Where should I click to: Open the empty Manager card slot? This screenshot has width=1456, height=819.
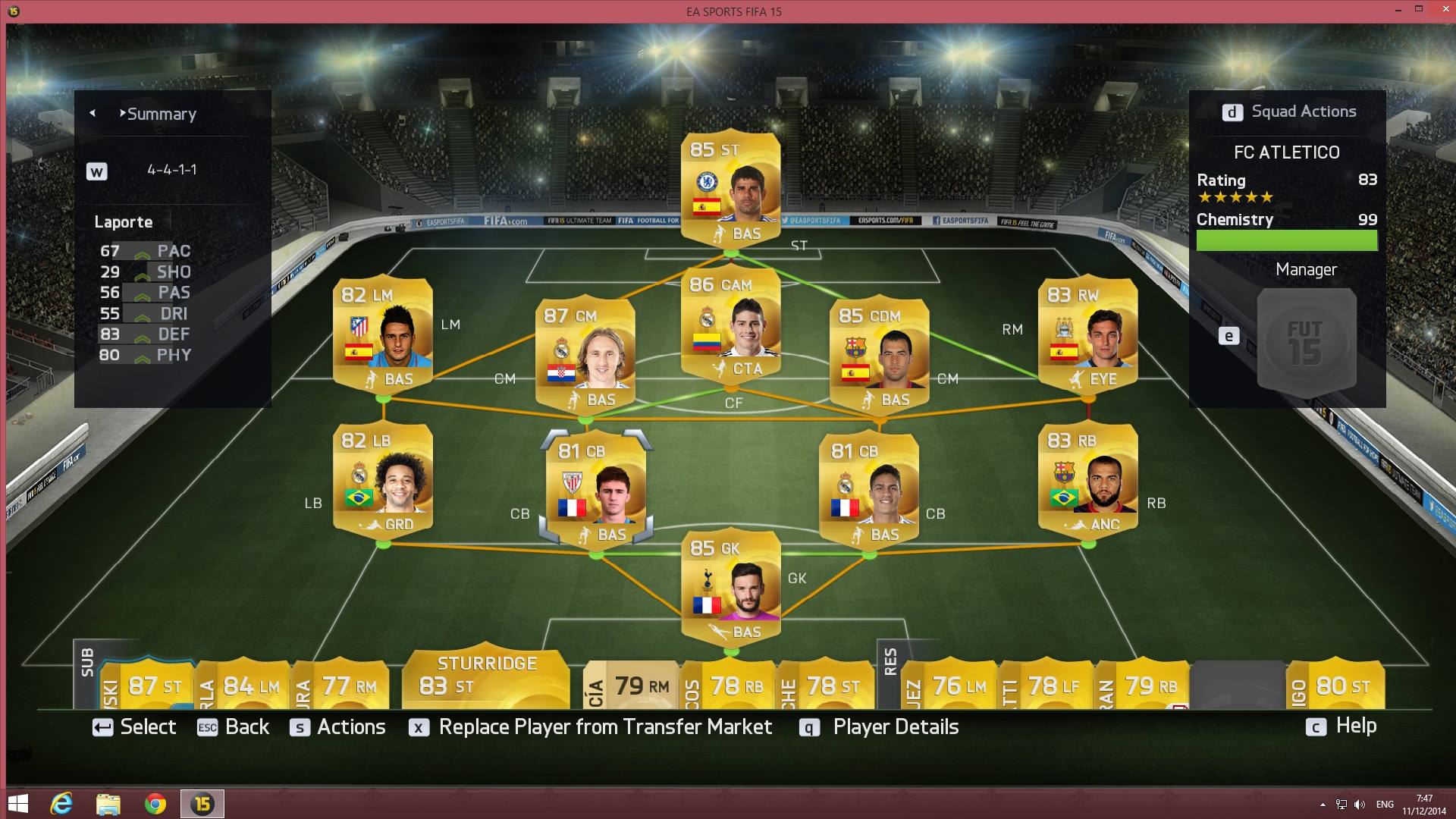tap(1306, 340)
